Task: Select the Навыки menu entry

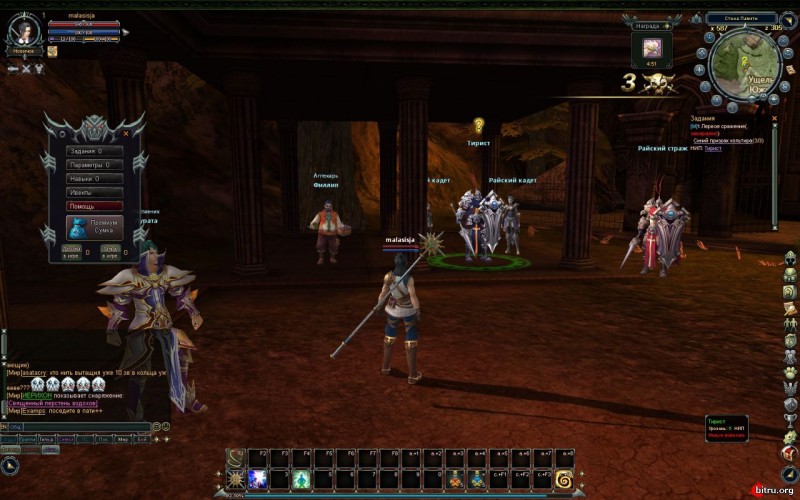Action: tap(94, 179)
